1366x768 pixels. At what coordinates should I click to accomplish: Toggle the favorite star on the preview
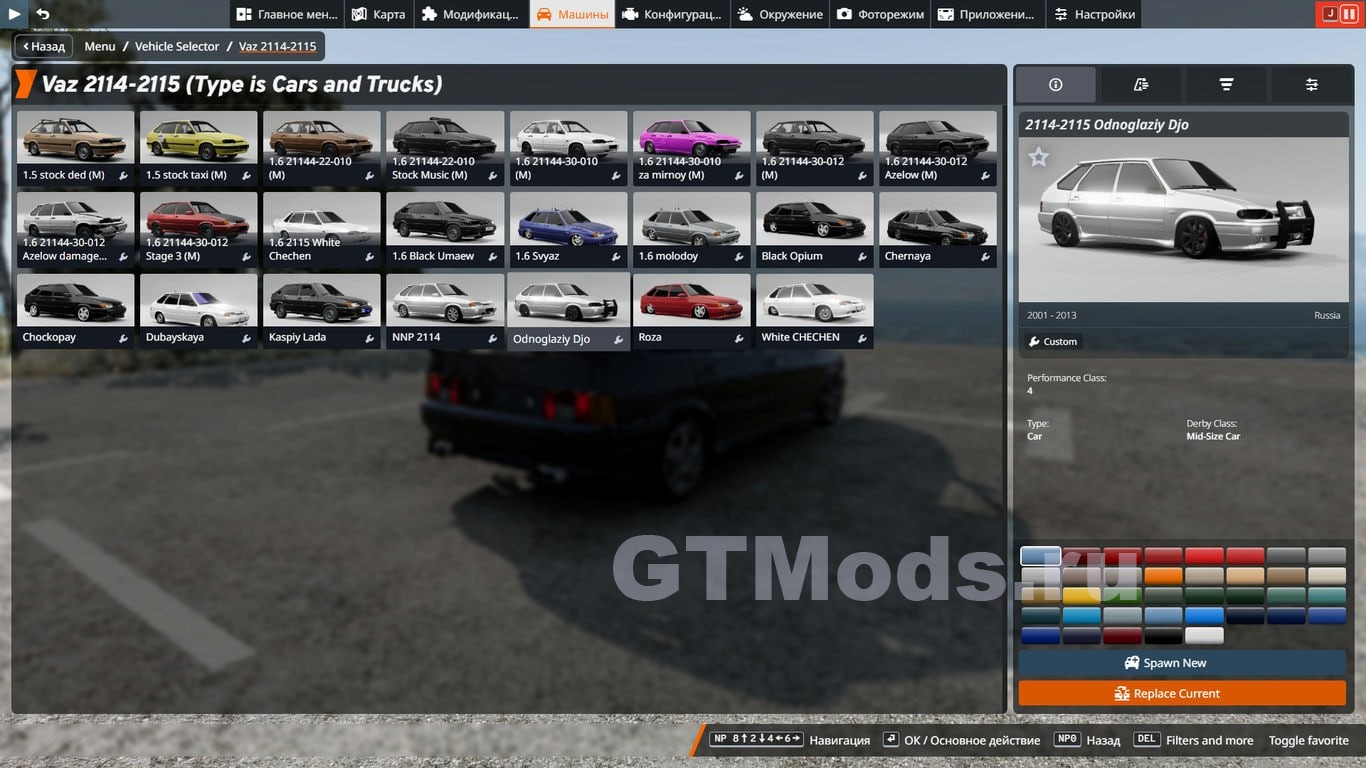point(1039,157)
